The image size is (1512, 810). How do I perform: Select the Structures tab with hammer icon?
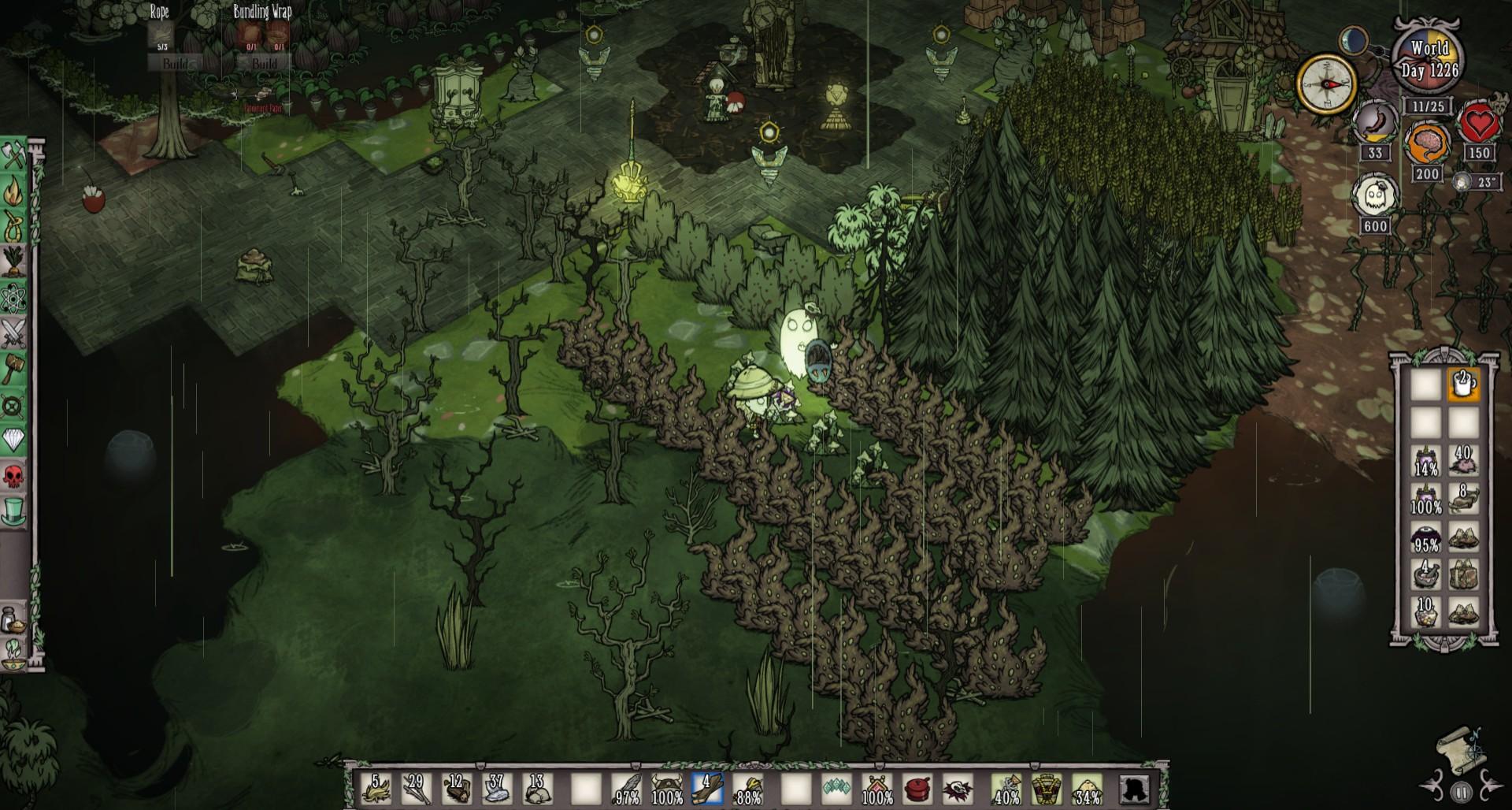pos(14,369)
